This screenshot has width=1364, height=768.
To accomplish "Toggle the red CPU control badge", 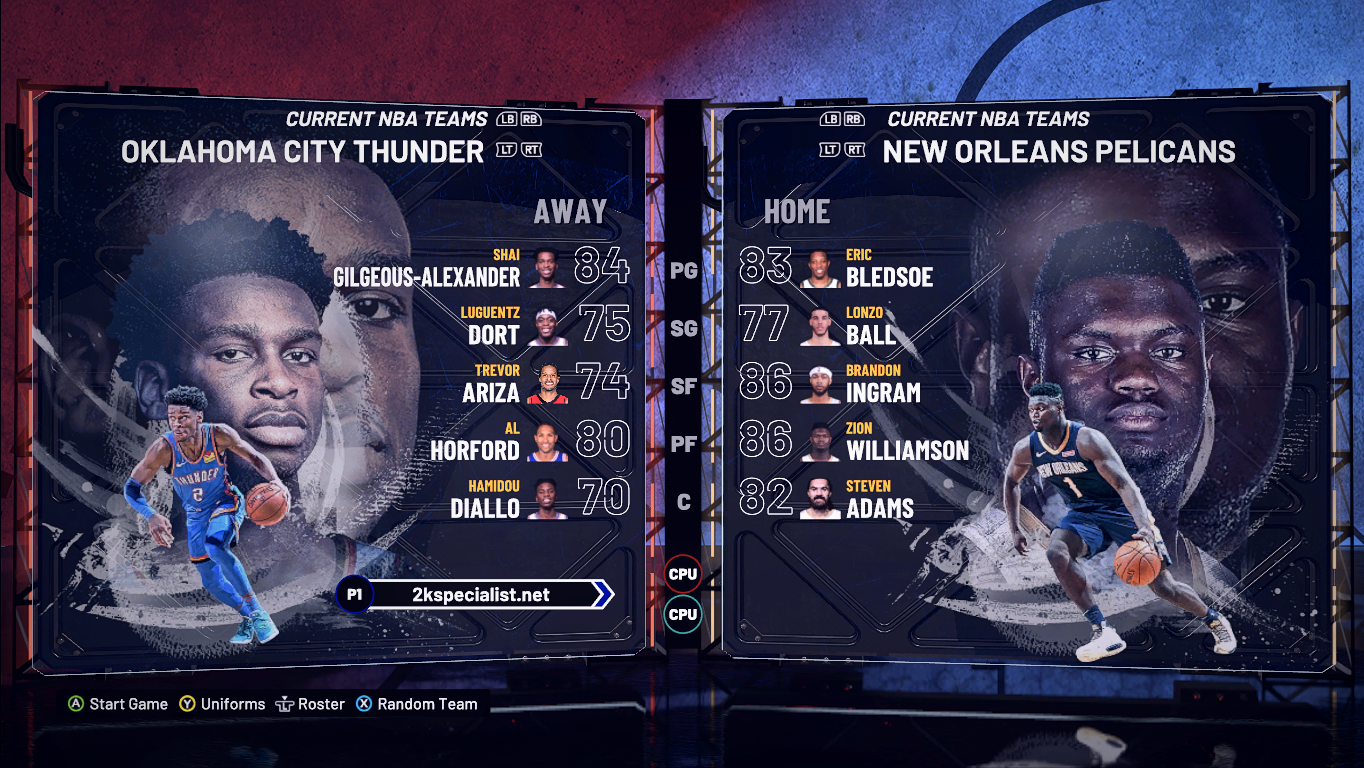I will coord(683,574).
